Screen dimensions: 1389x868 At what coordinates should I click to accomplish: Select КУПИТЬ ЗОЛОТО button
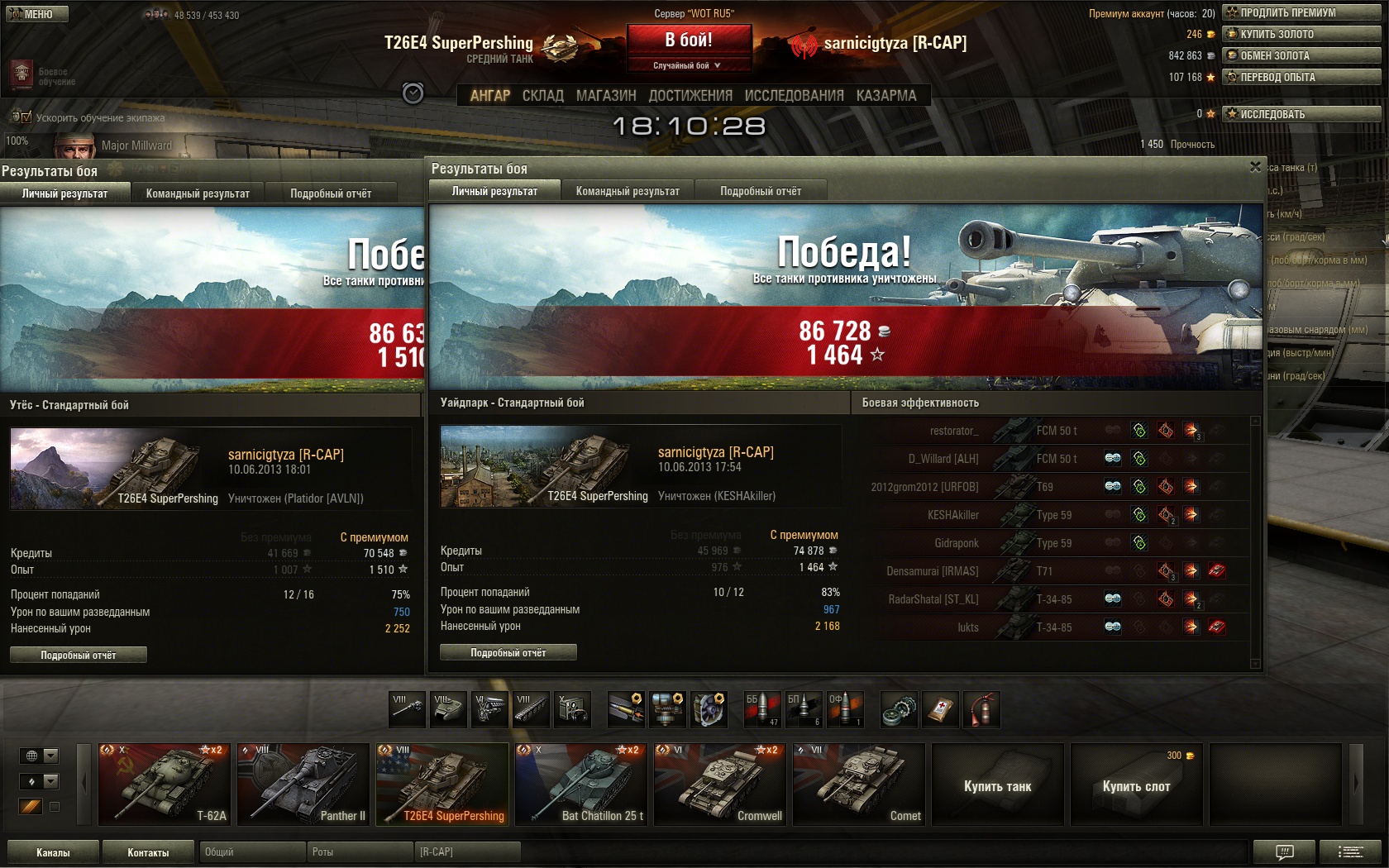tap(1302, 34)
